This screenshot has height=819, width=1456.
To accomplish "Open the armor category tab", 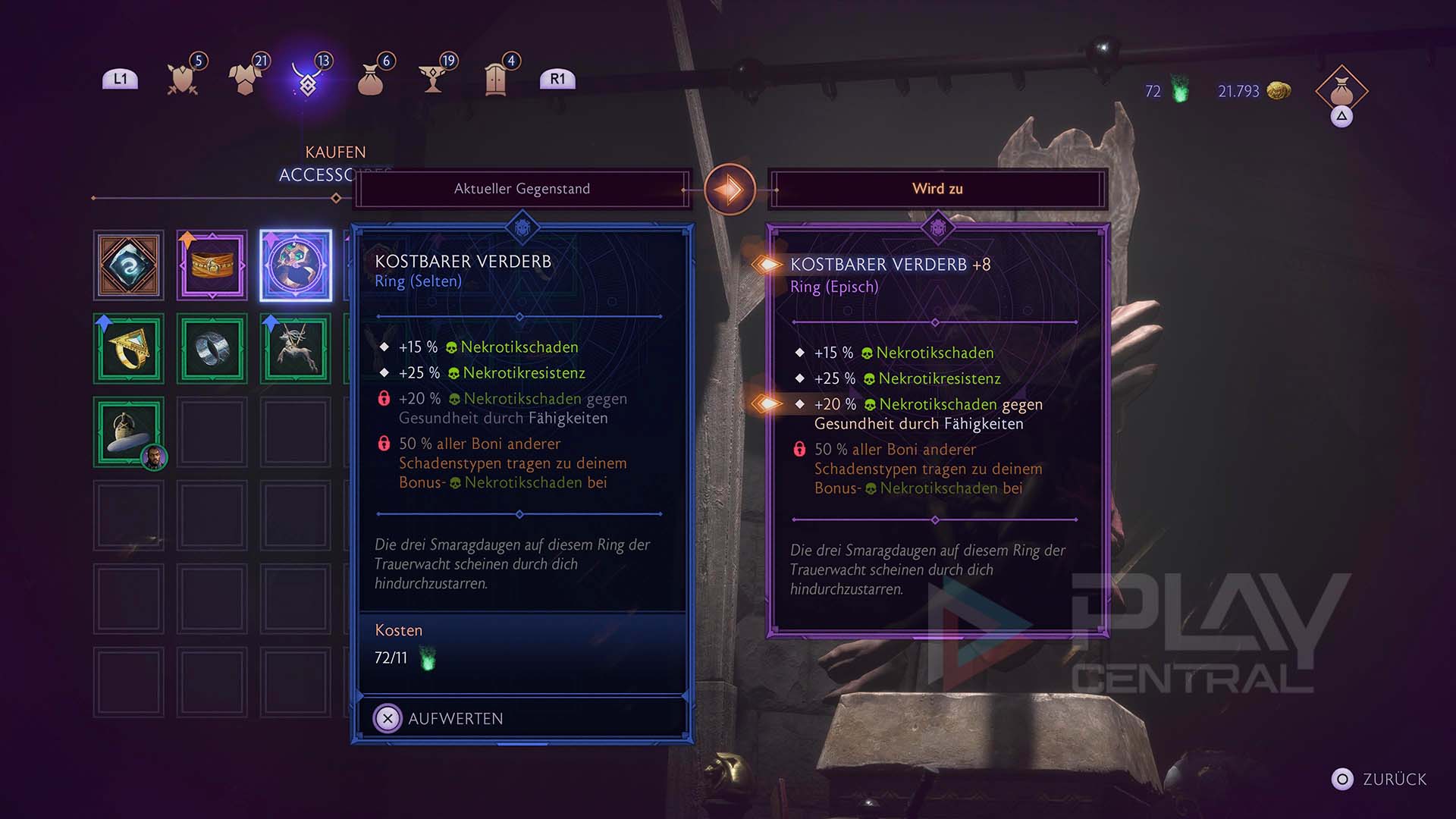I will [245, 79].
